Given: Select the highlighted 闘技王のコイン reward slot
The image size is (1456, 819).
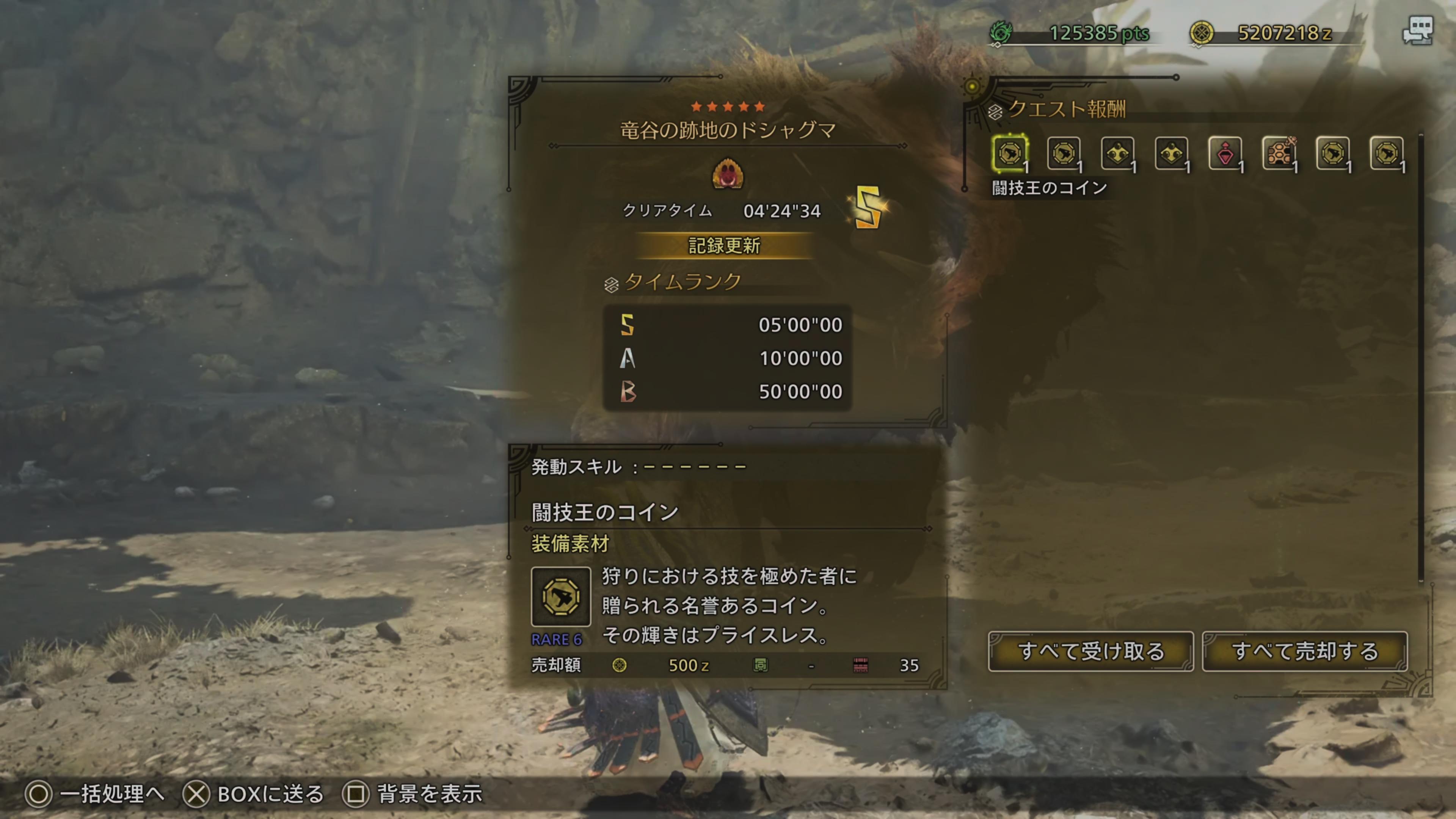Looking at the screenshot, I should 1010,153.
